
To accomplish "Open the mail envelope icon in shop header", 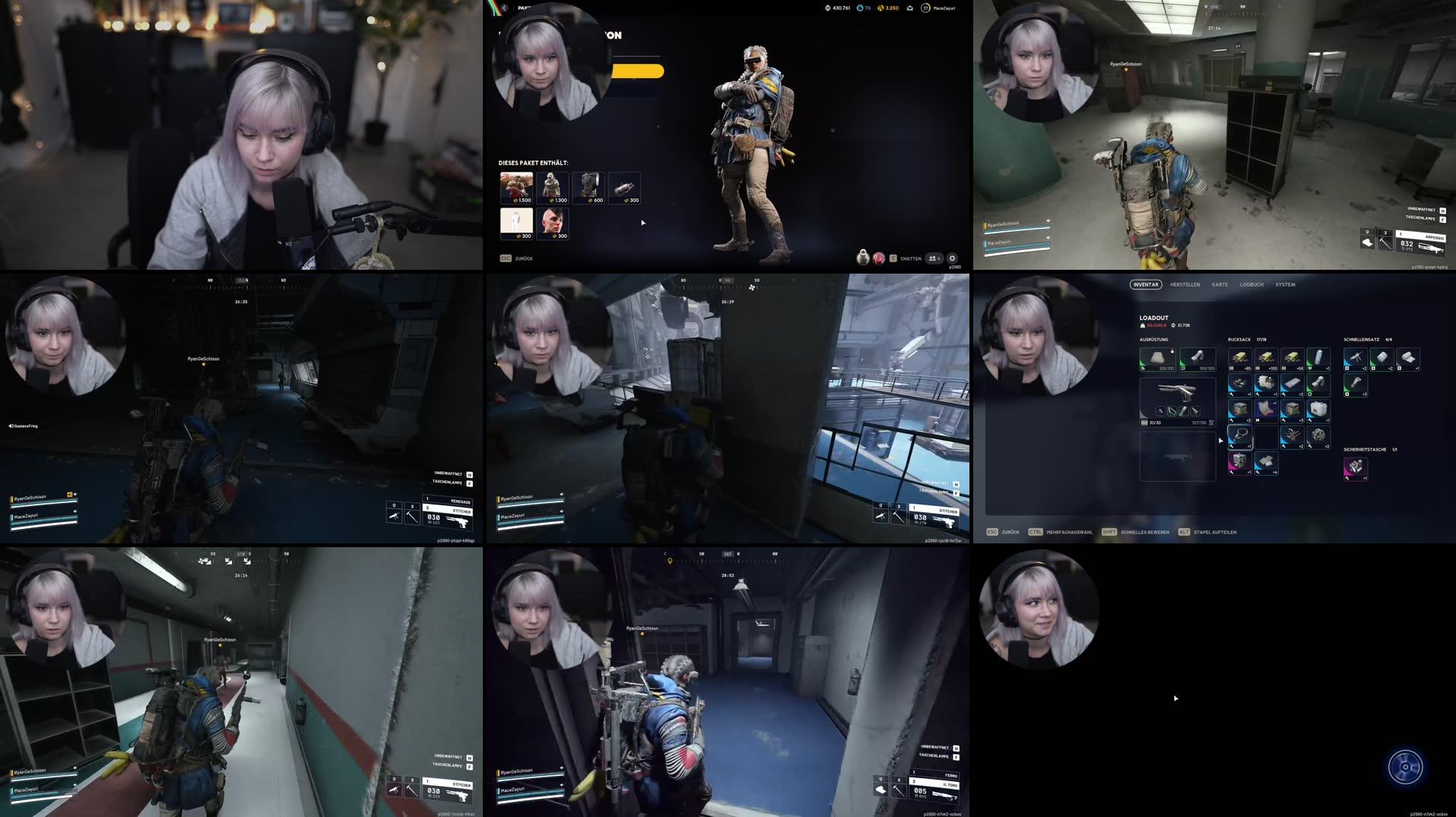I will (910, 8).
